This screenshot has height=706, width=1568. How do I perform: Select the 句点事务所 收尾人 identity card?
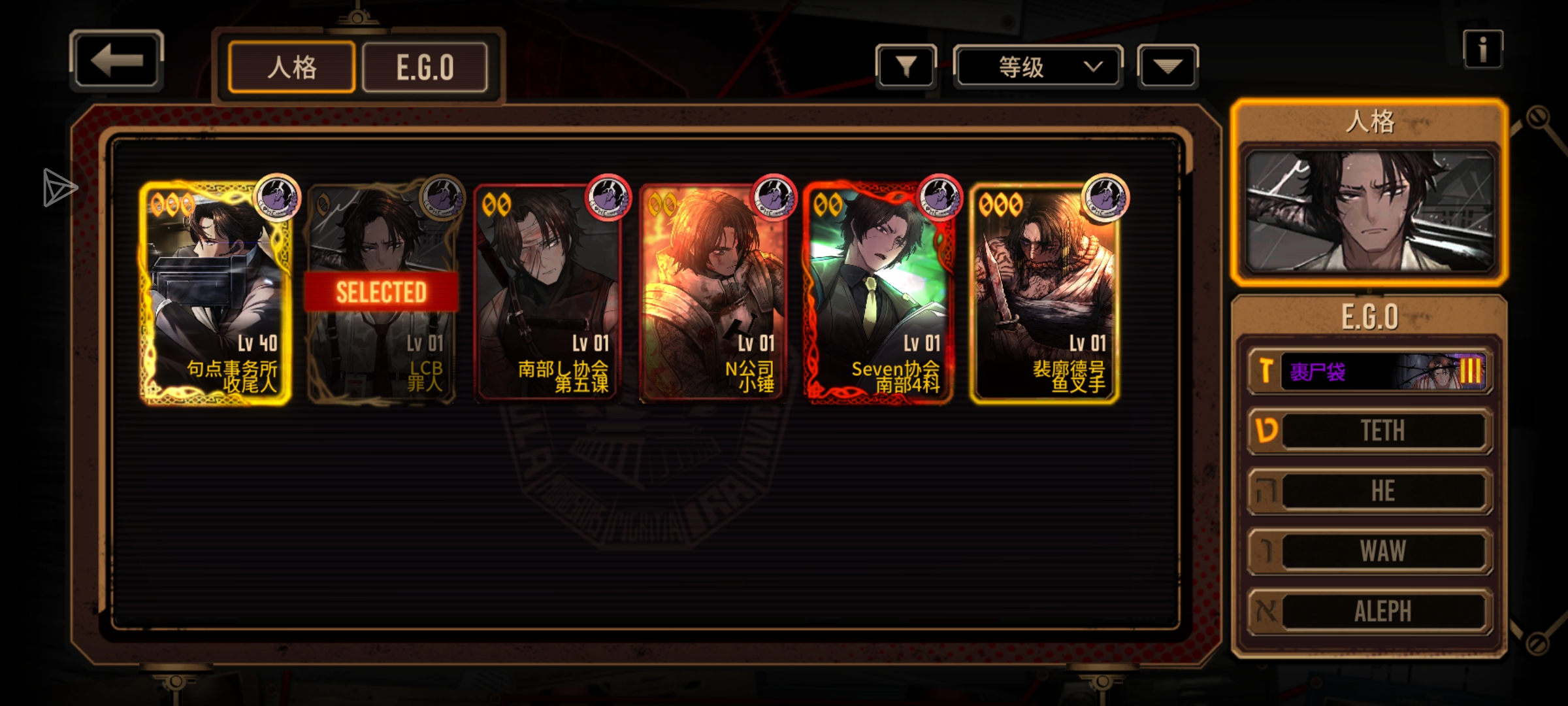click(x=215, y=294)
